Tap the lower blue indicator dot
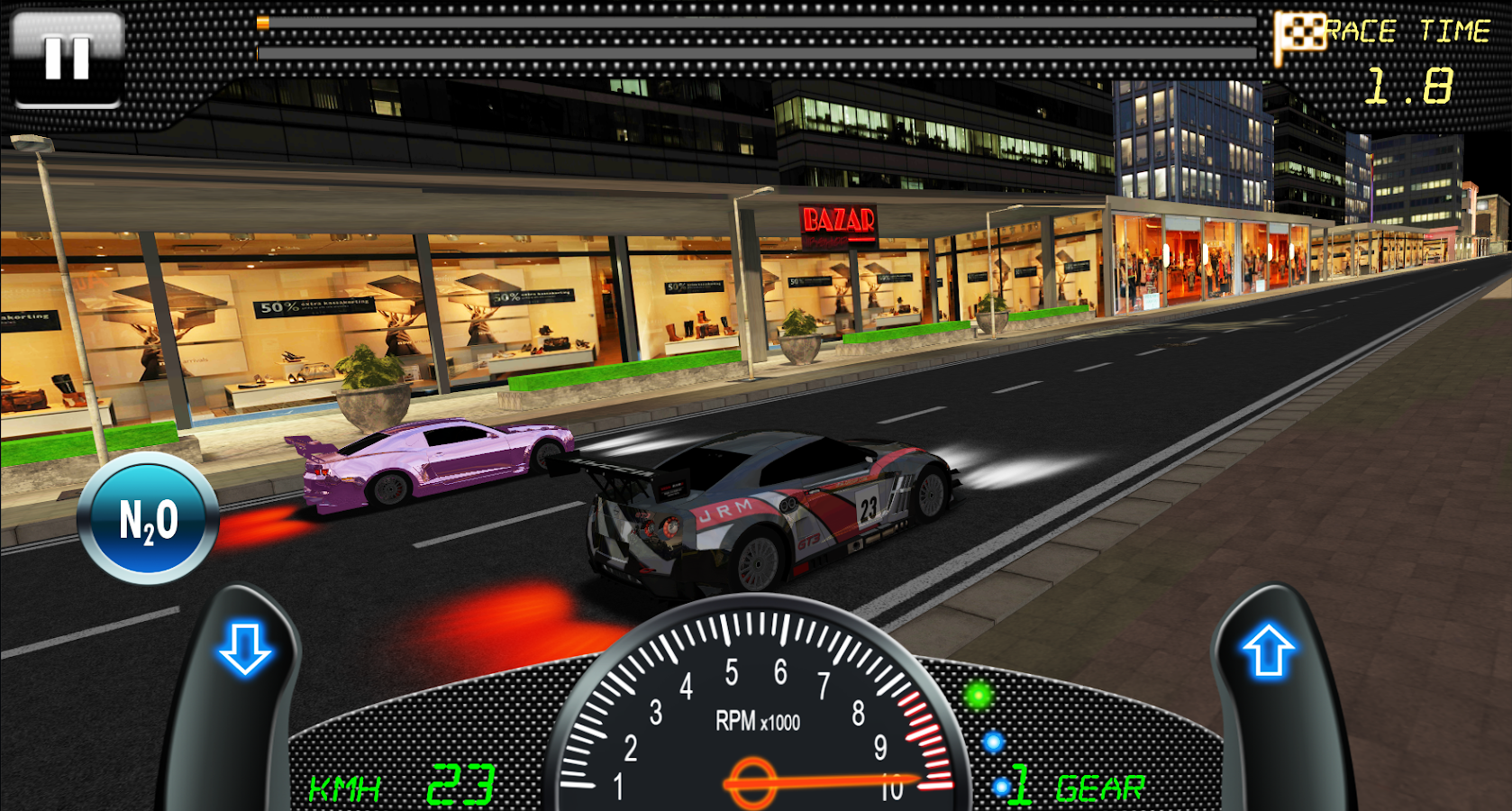1512x811 pixels. tap(1000, 785)
